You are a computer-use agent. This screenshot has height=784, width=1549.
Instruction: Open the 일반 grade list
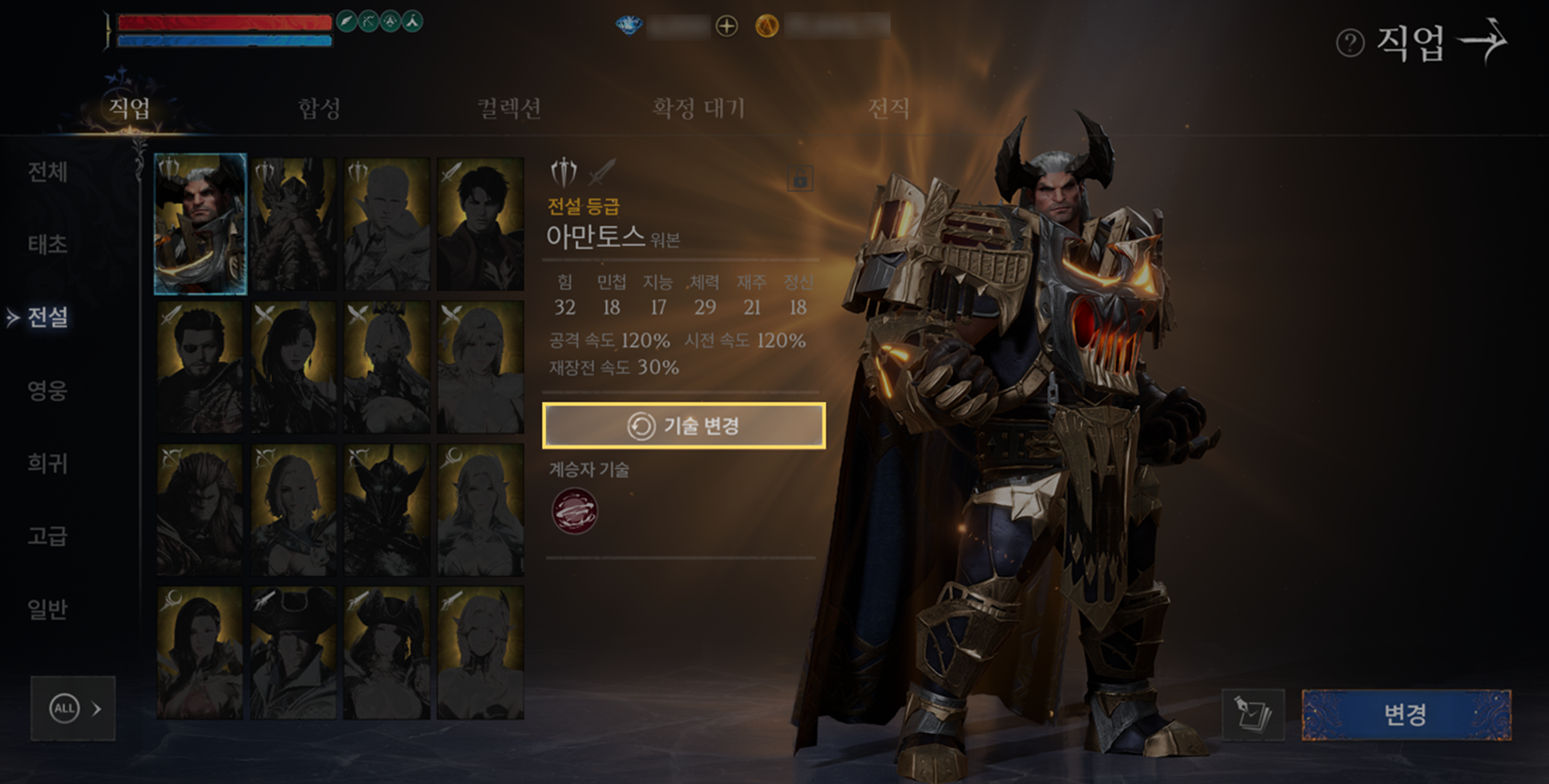(x=47, y=609)
